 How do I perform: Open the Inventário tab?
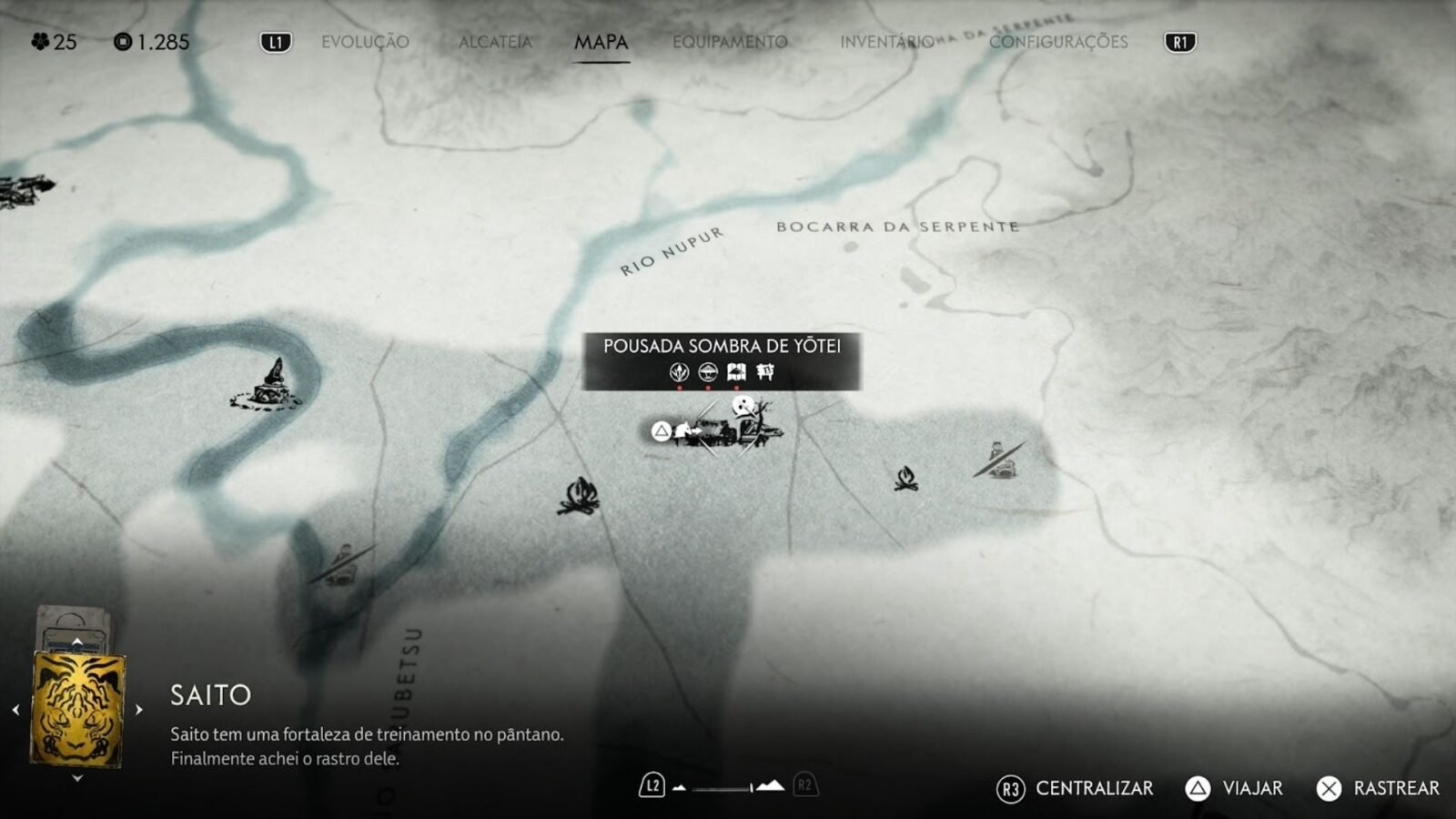click(x=886, y=42)
